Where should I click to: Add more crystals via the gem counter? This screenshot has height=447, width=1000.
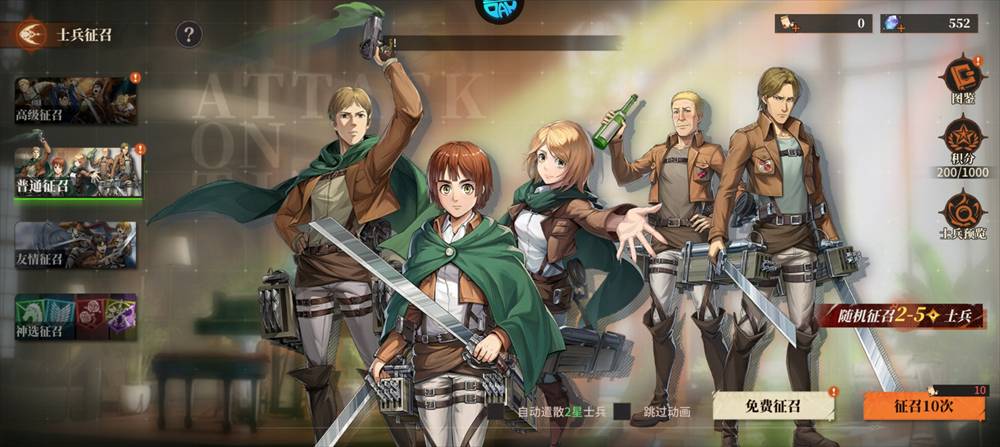click(x=892, y=24)
